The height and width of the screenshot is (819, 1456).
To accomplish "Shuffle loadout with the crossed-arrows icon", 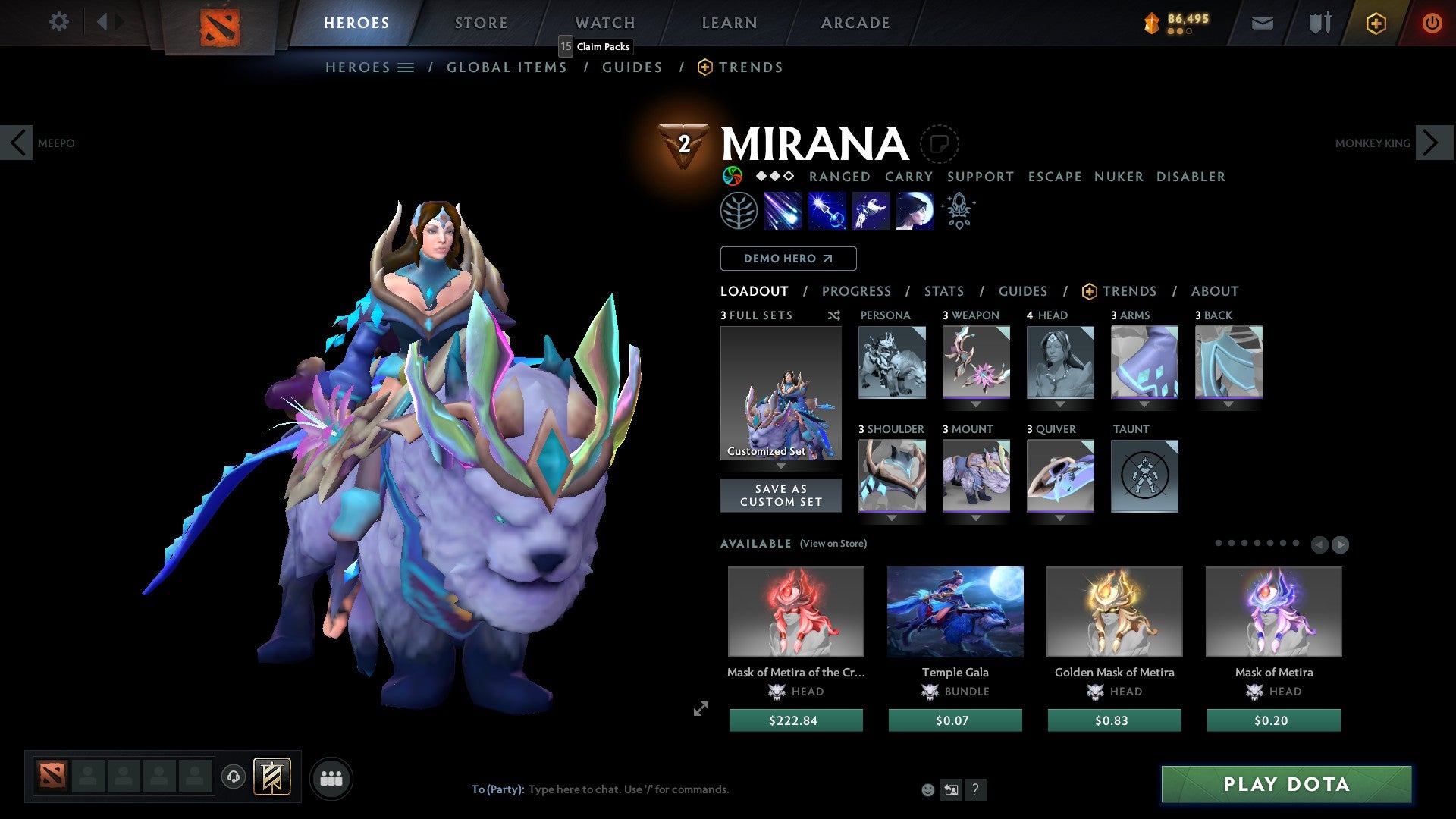I will (x=833, y=315).
